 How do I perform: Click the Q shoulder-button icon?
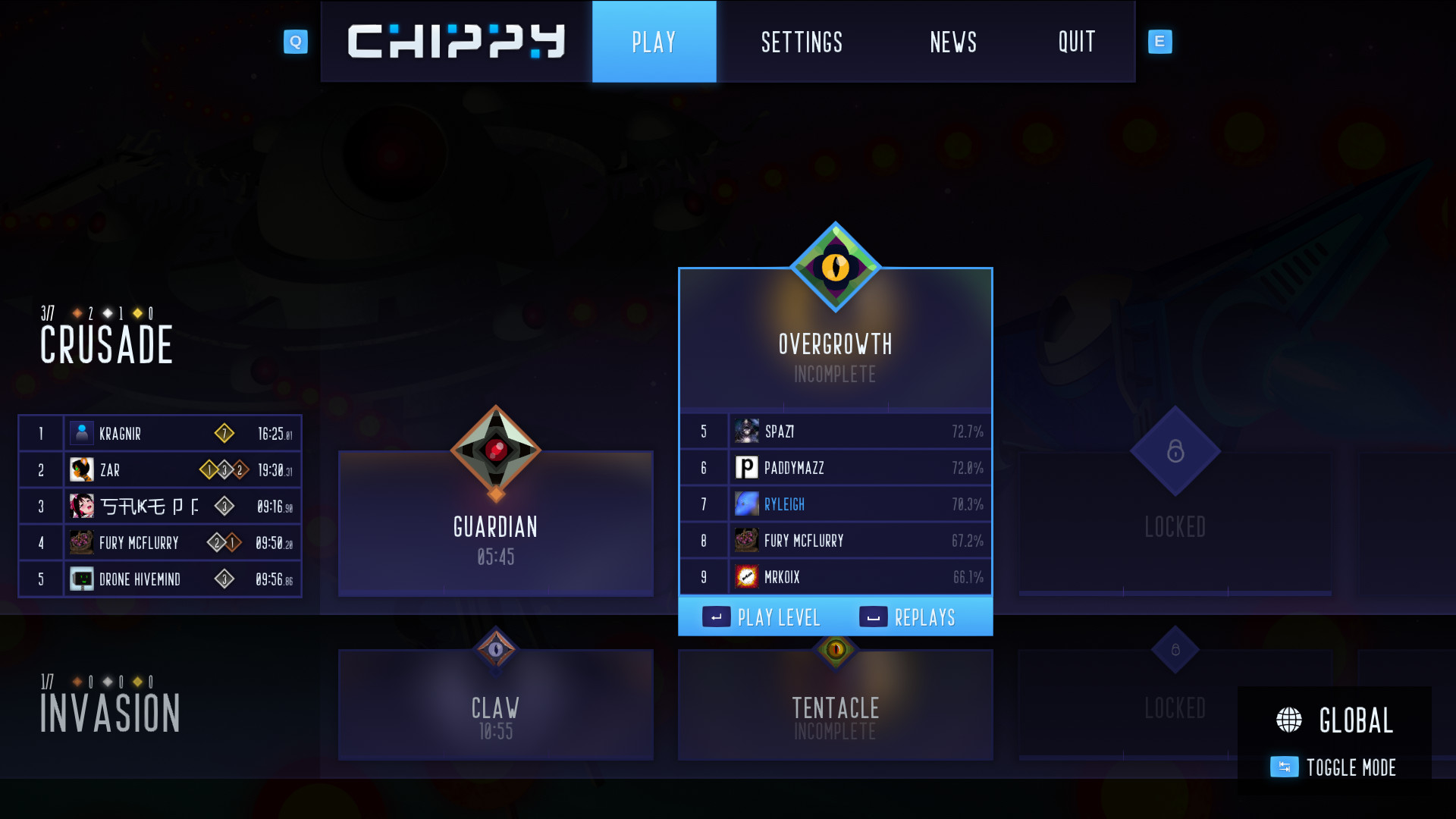click(296, 42)
